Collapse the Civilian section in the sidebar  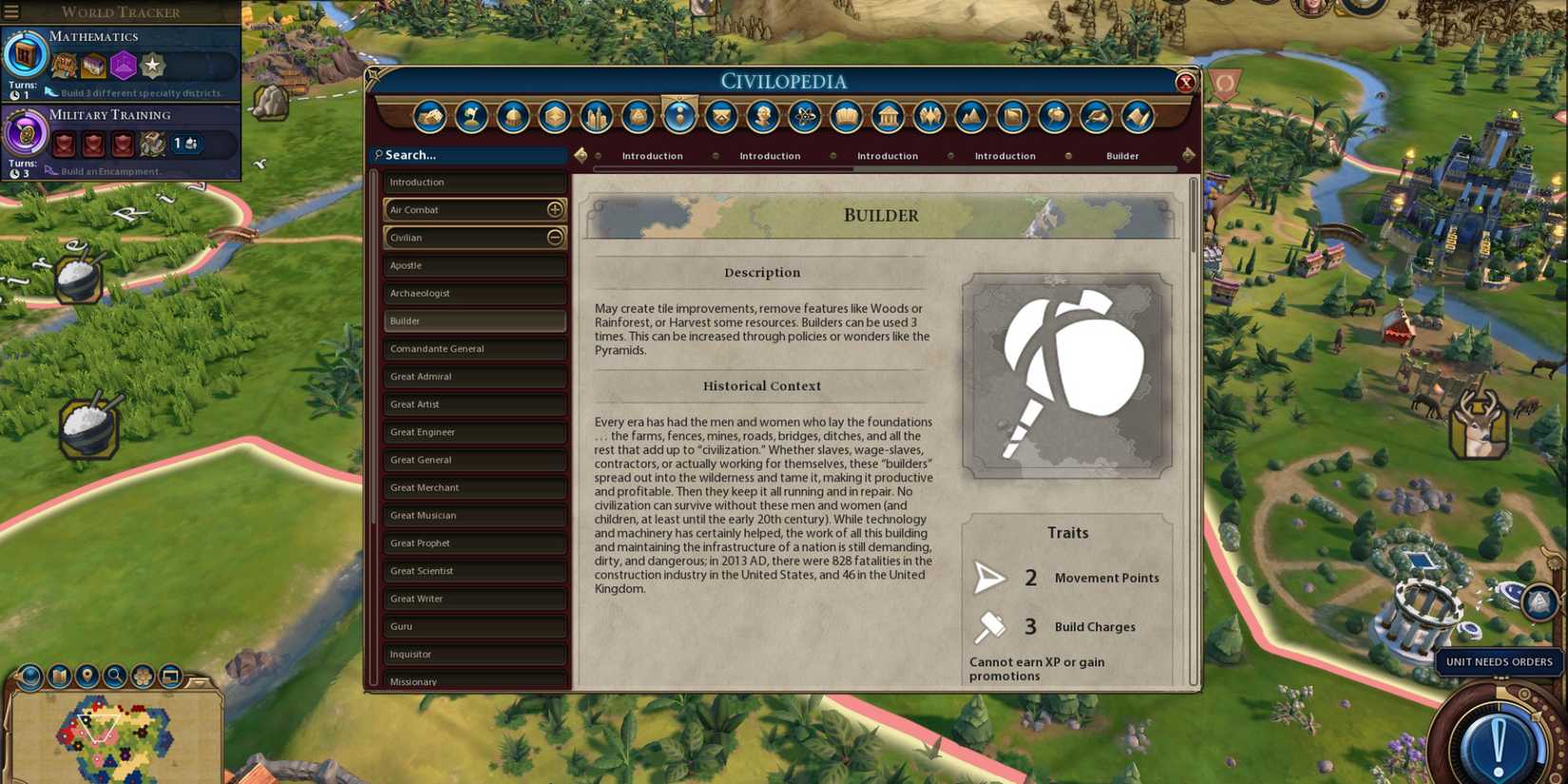[554, 238]
